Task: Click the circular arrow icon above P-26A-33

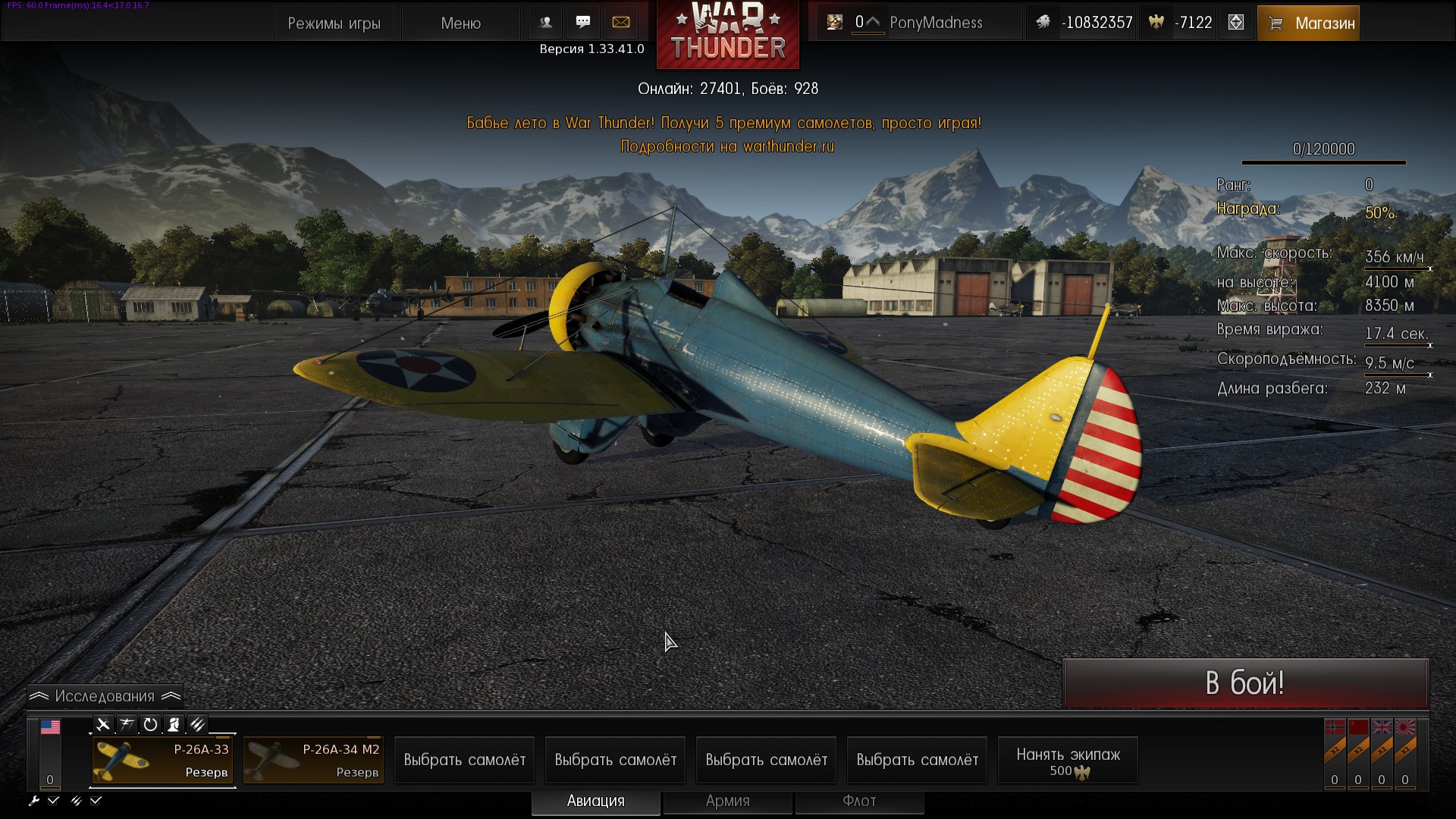Action: click(150, 724)
